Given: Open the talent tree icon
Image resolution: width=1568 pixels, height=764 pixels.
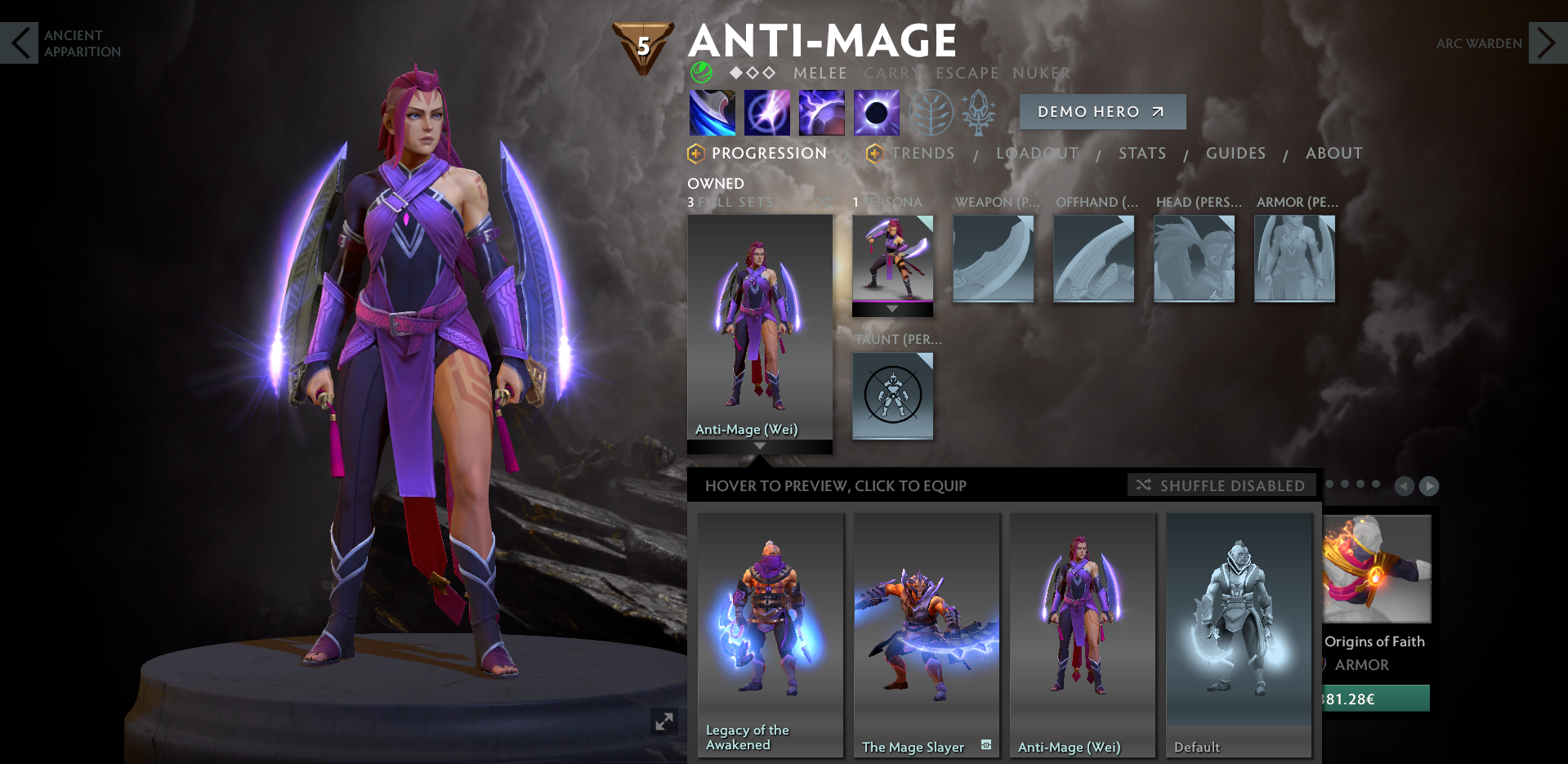Looking at the screenshot, I should [930, 112].
